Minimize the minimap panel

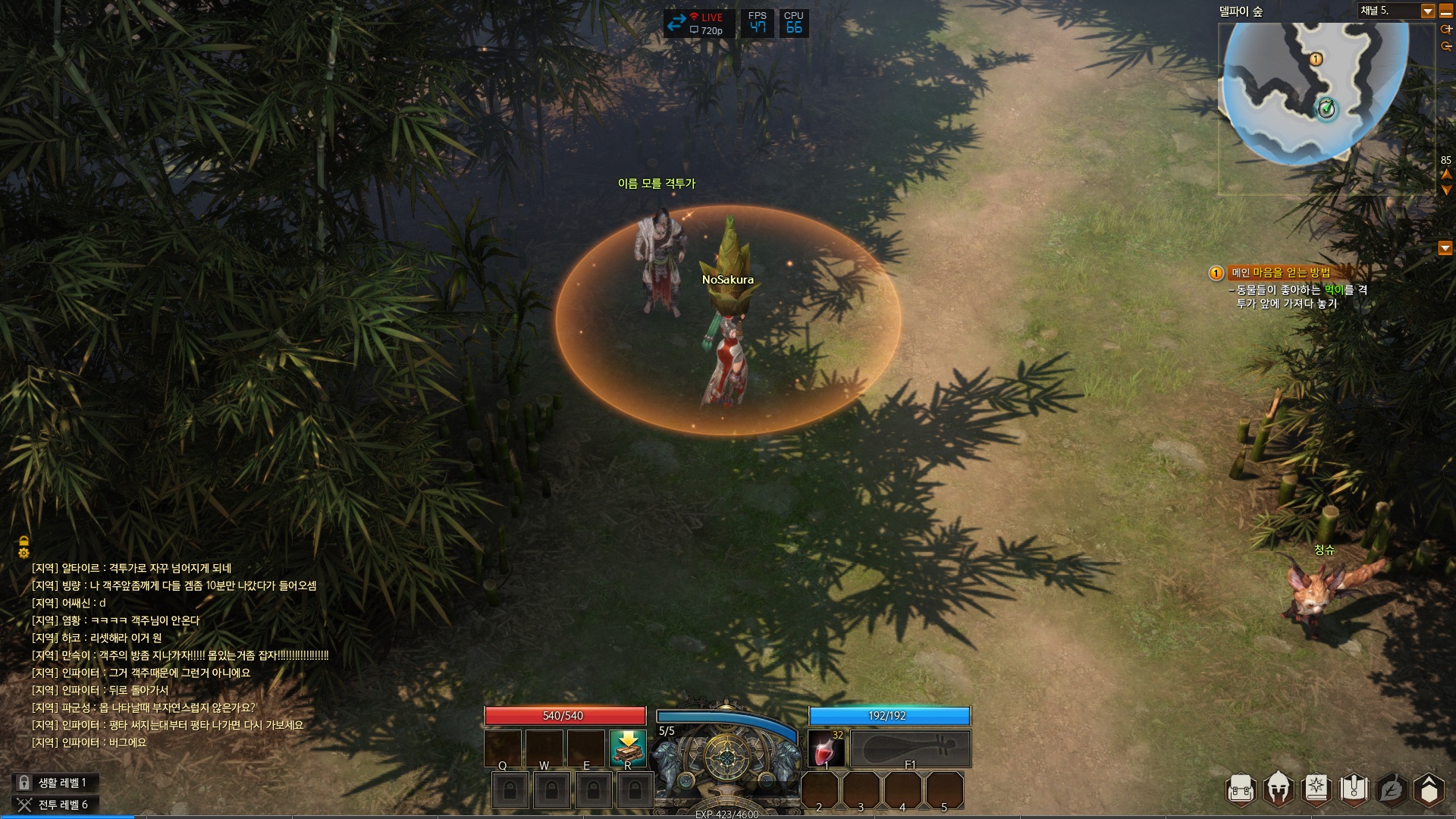1446,11
